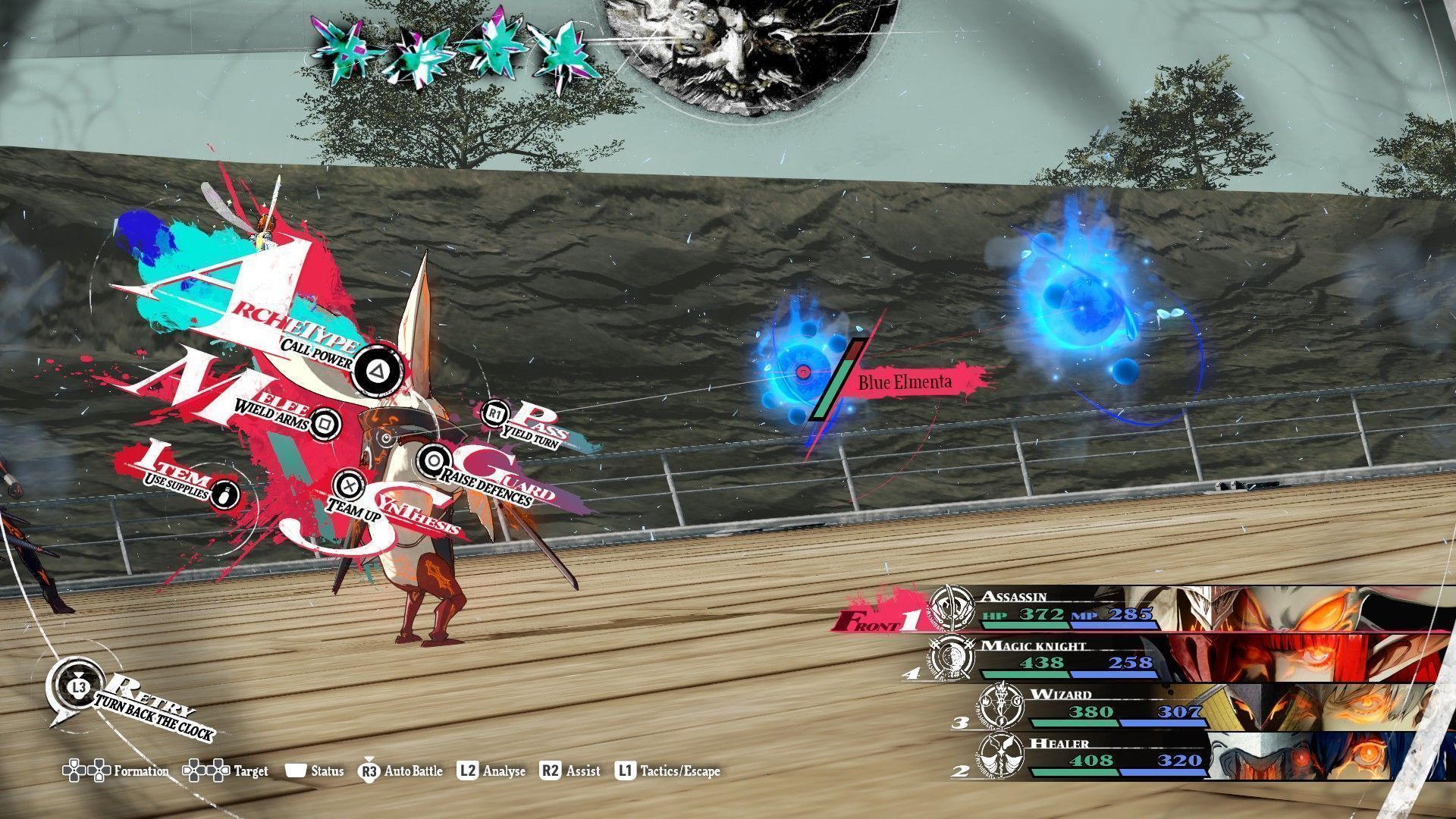This screenshot has width=1456, height=819.
Task: Open the Status option
Action: click(315, 771)
